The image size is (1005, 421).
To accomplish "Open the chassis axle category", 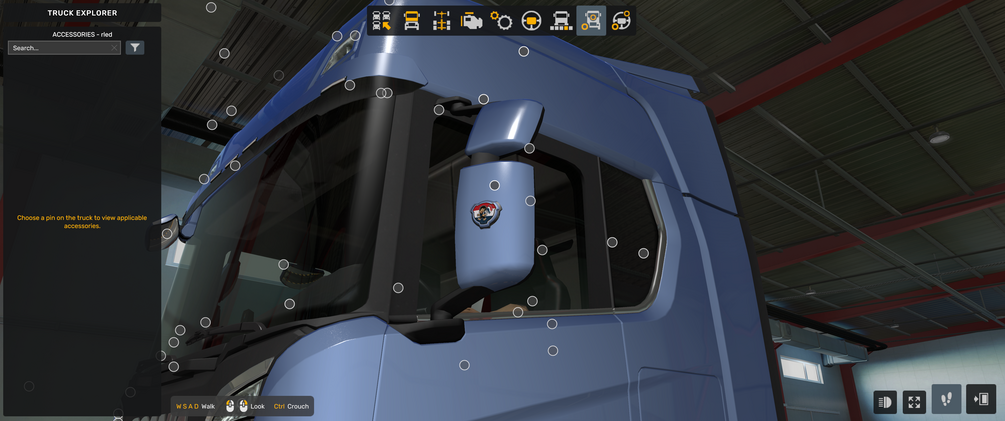I will (x=441, y=21).
